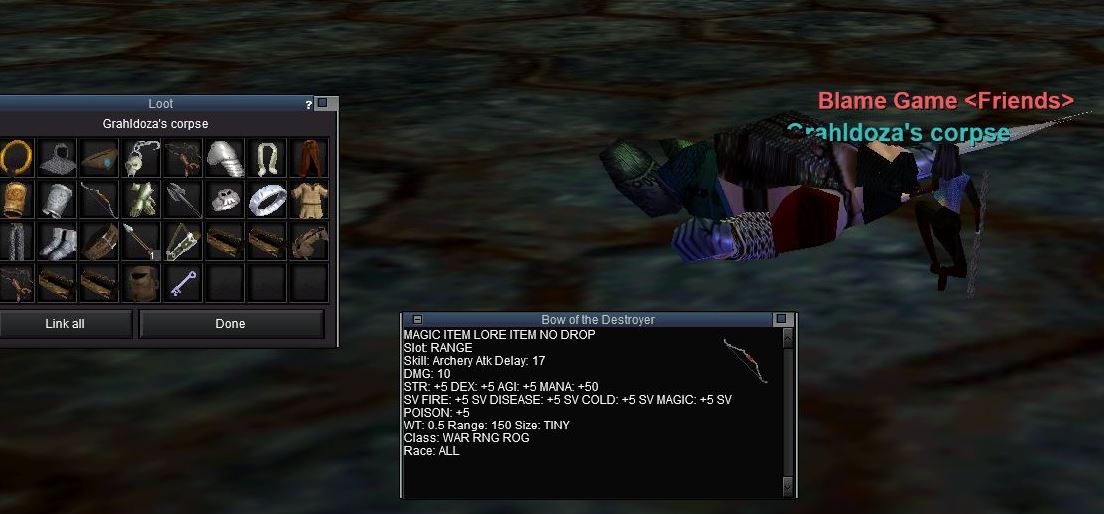Select the brown leather pants slot

coord(309,157)
